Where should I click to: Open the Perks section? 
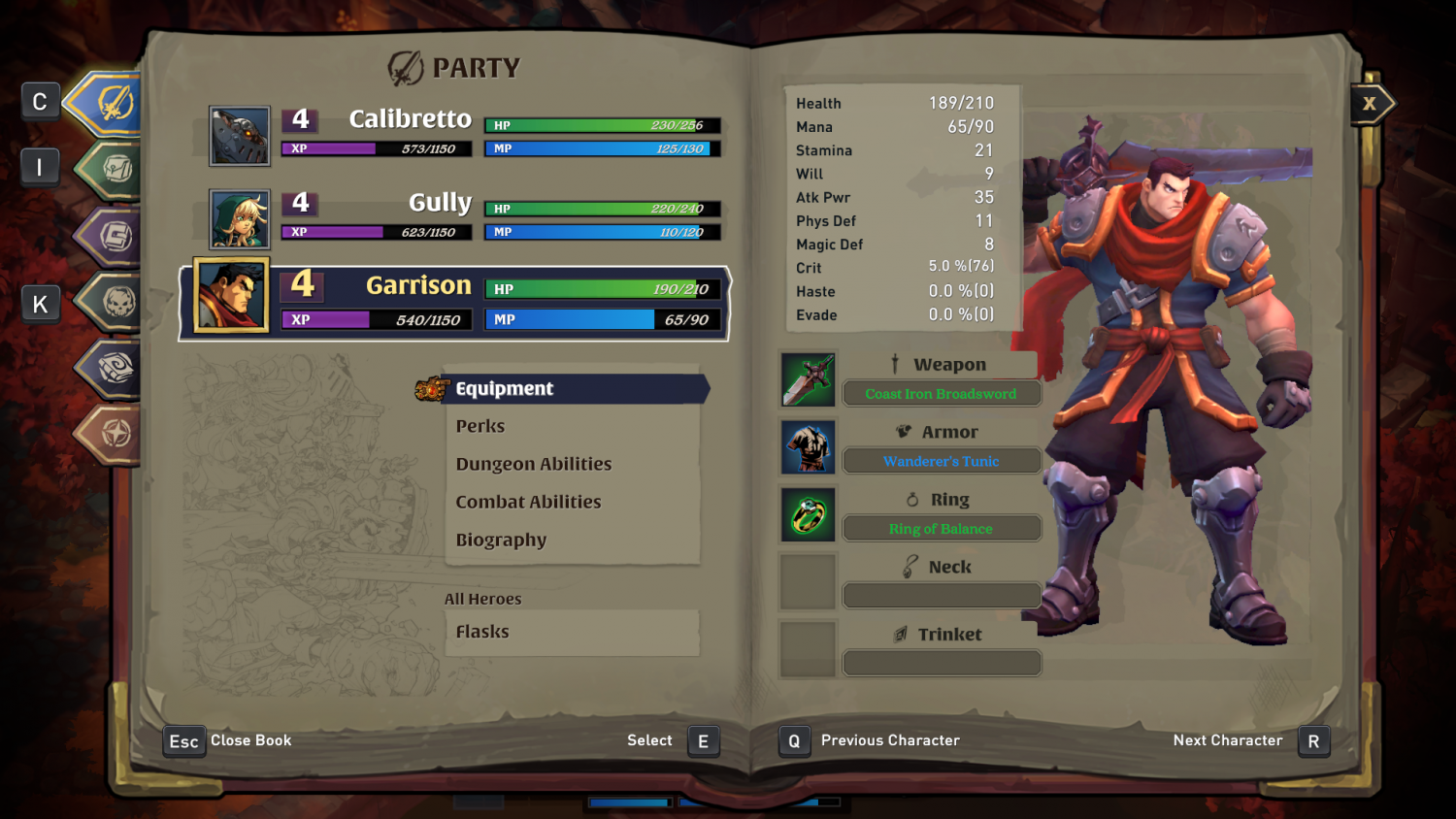pyautogui.click(x=480, y=425)
